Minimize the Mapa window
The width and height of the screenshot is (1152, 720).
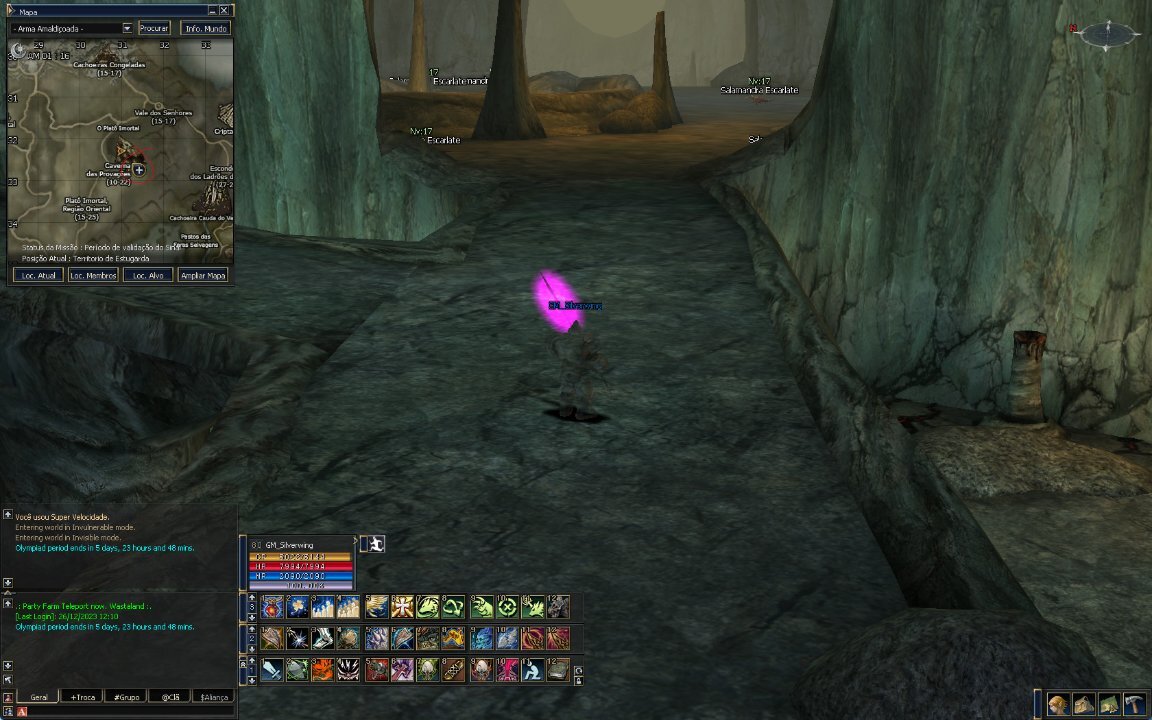pos(212,10)
